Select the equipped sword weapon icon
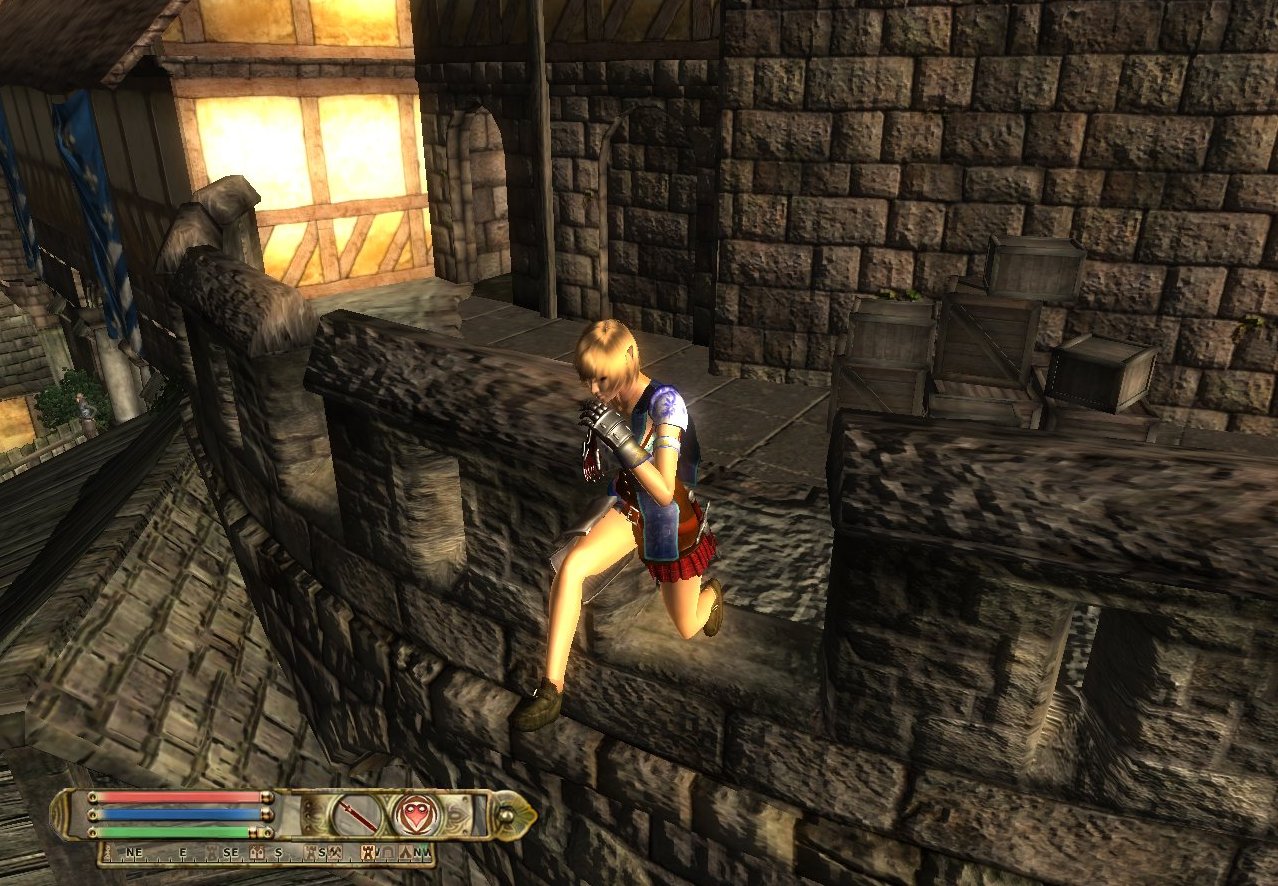 [357, 814]
